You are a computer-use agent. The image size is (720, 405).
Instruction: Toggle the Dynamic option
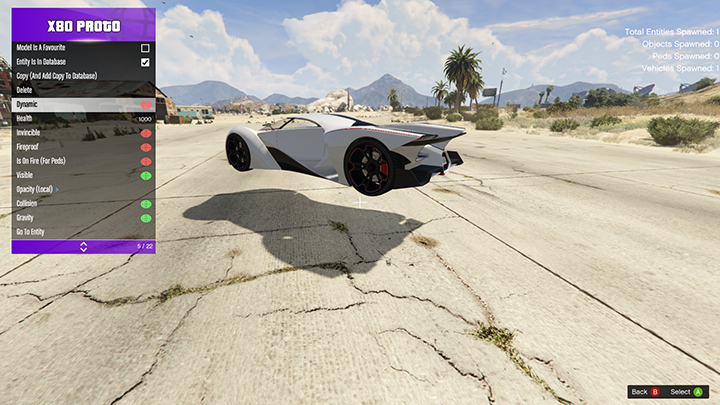tap(146, 104)
